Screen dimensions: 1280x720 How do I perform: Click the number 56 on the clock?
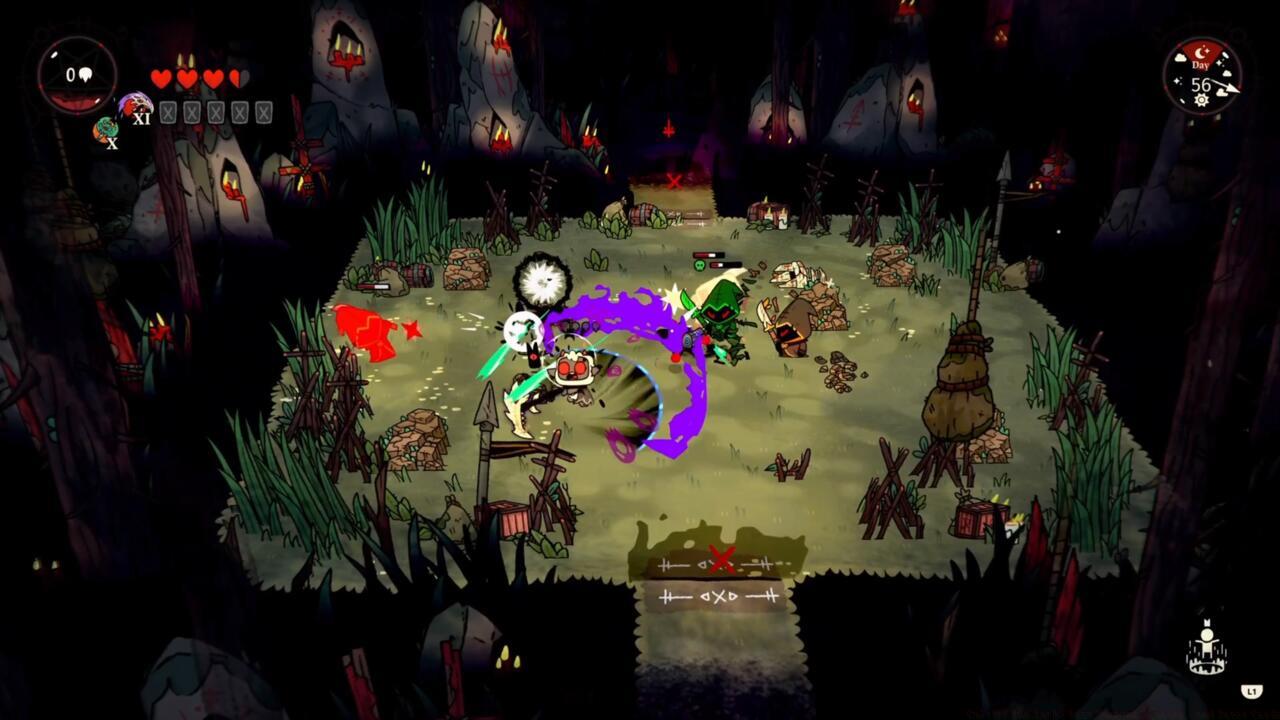tap(1201, 83)
